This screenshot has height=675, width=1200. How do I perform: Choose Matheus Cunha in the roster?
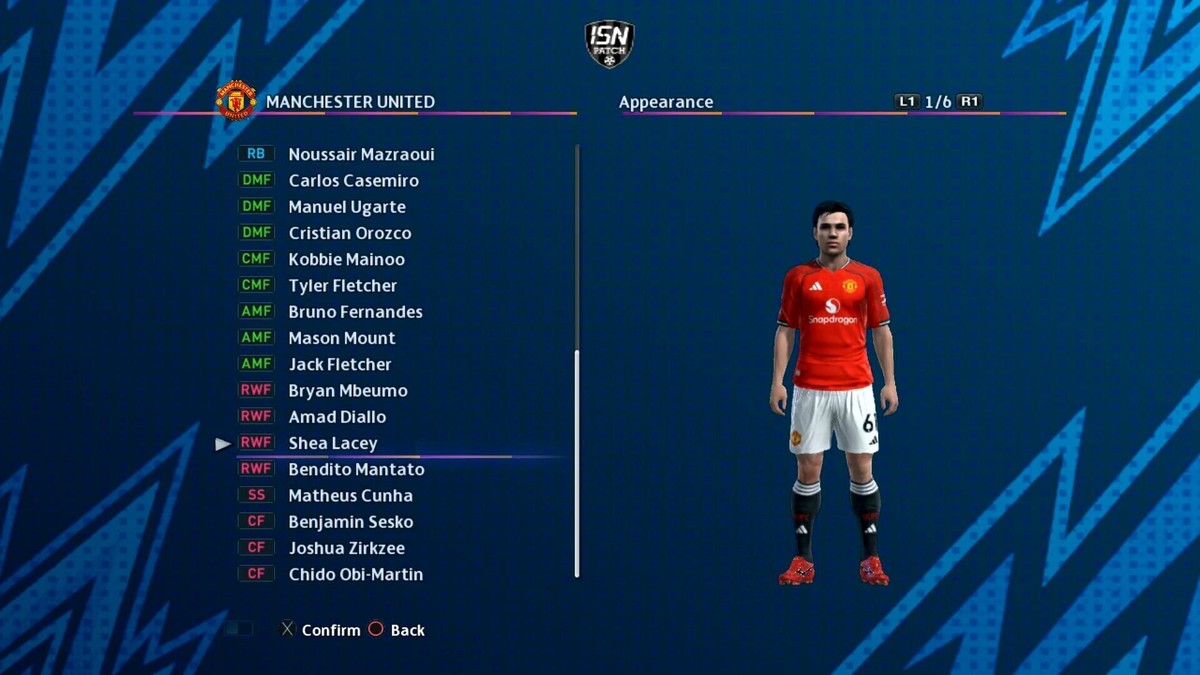350,496
